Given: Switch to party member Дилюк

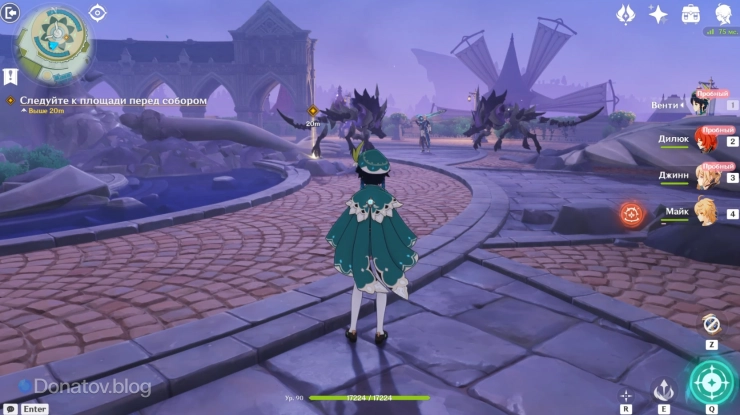Looking at the screenshot, I should tap(704, 141).
